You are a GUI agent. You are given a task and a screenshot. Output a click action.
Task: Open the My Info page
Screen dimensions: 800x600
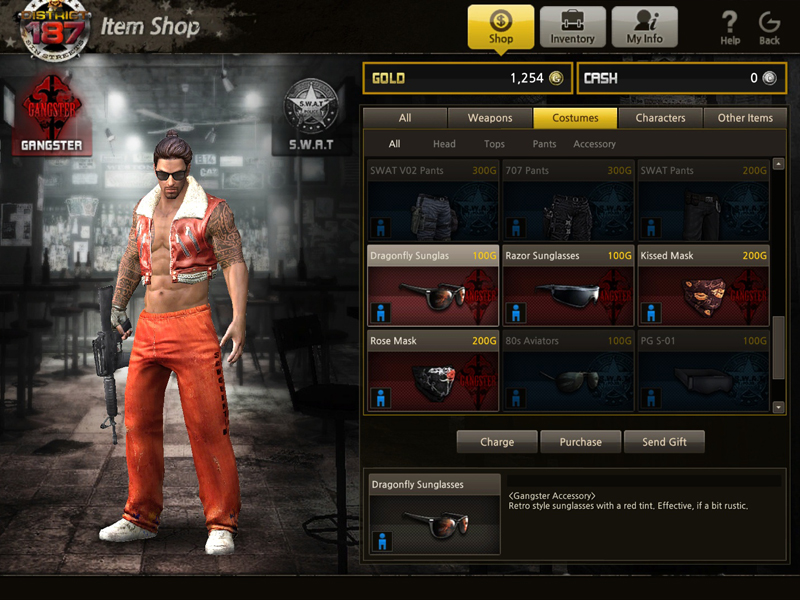(x=644, y=27)
